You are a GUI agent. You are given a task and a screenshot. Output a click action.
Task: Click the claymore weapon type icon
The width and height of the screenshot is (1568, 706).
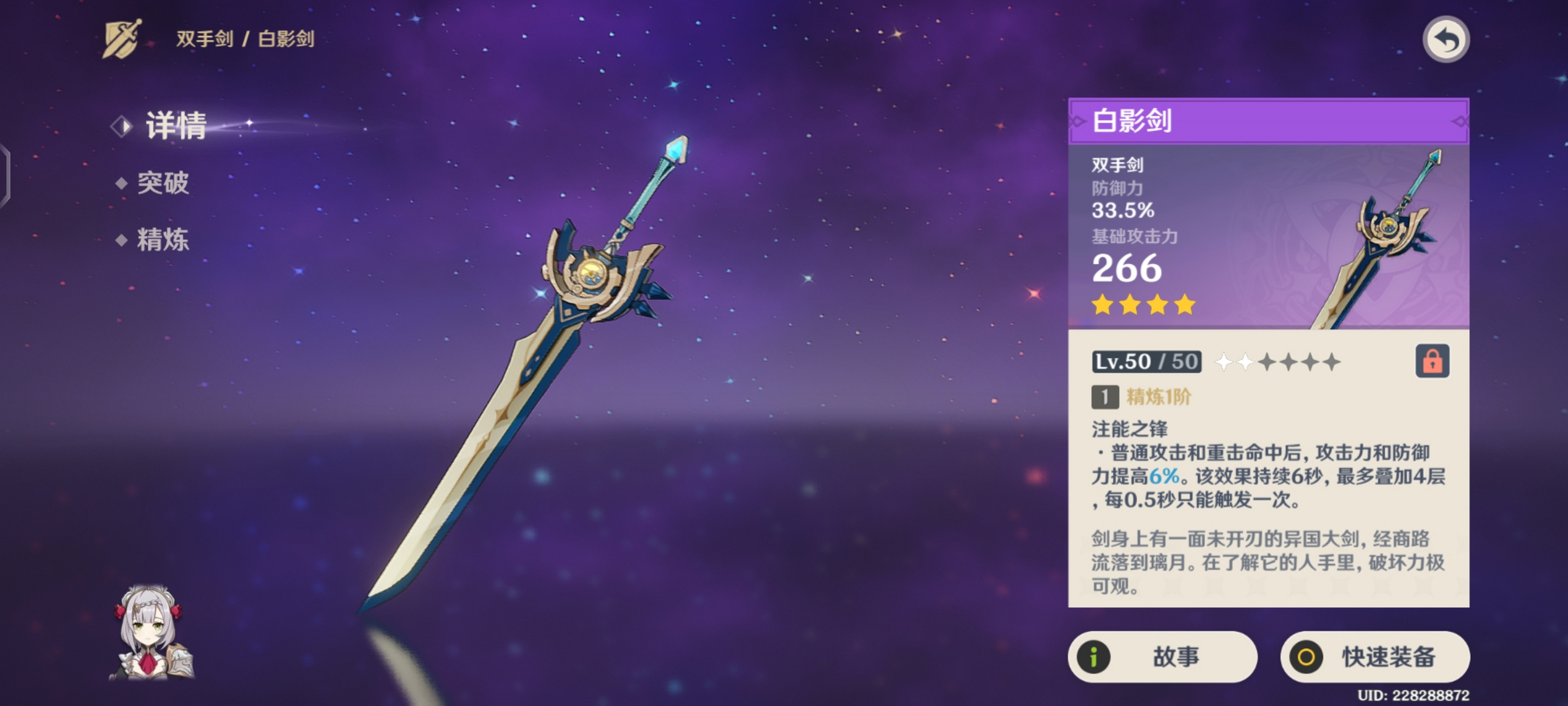[121, 40]
